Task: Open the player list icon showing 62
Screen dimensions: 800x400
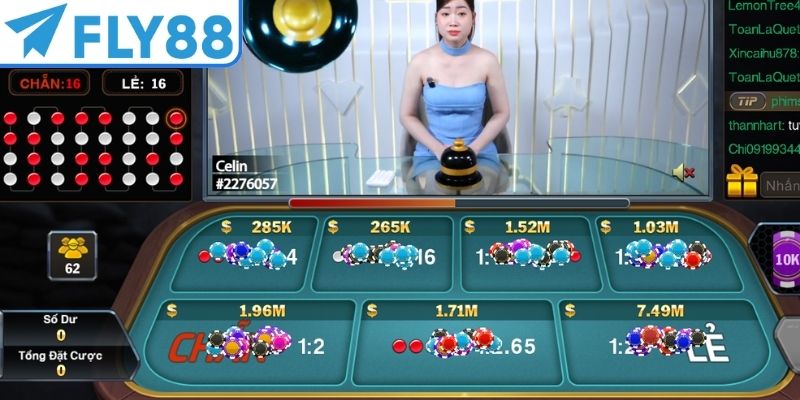Action: 71,254
